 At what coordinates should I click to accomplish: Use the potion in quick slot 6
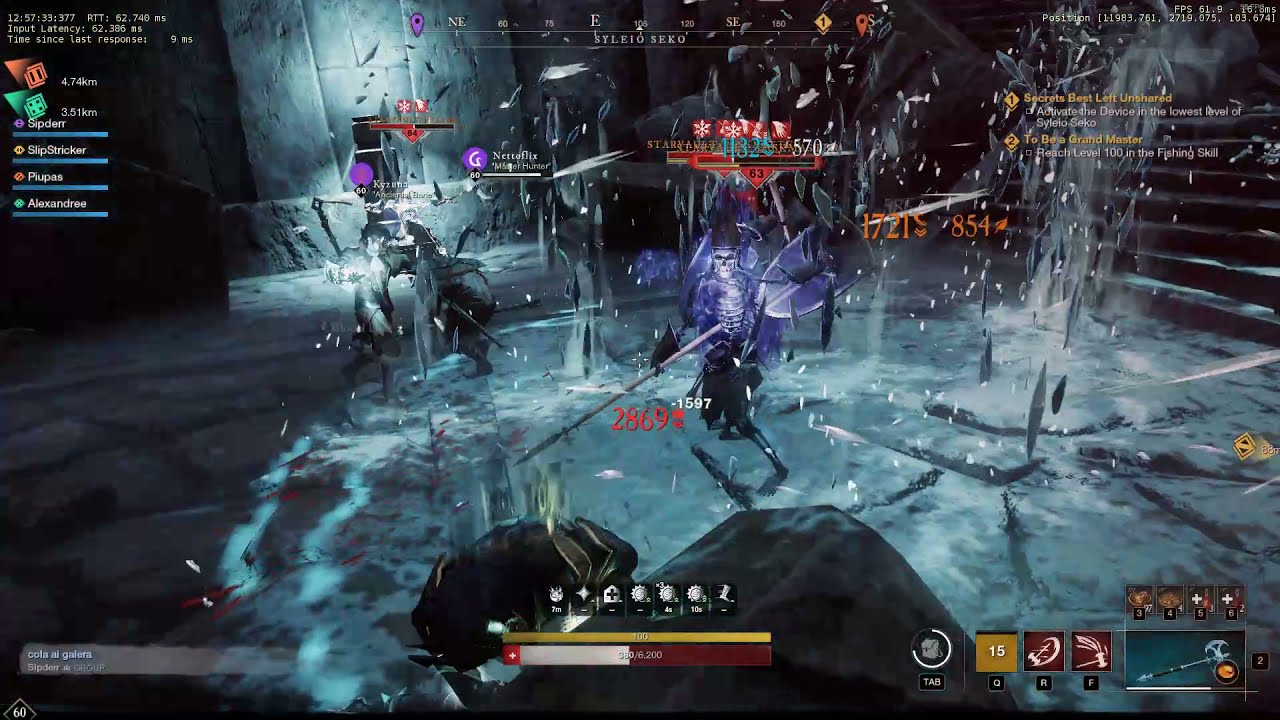click(x=1229, y=600)
